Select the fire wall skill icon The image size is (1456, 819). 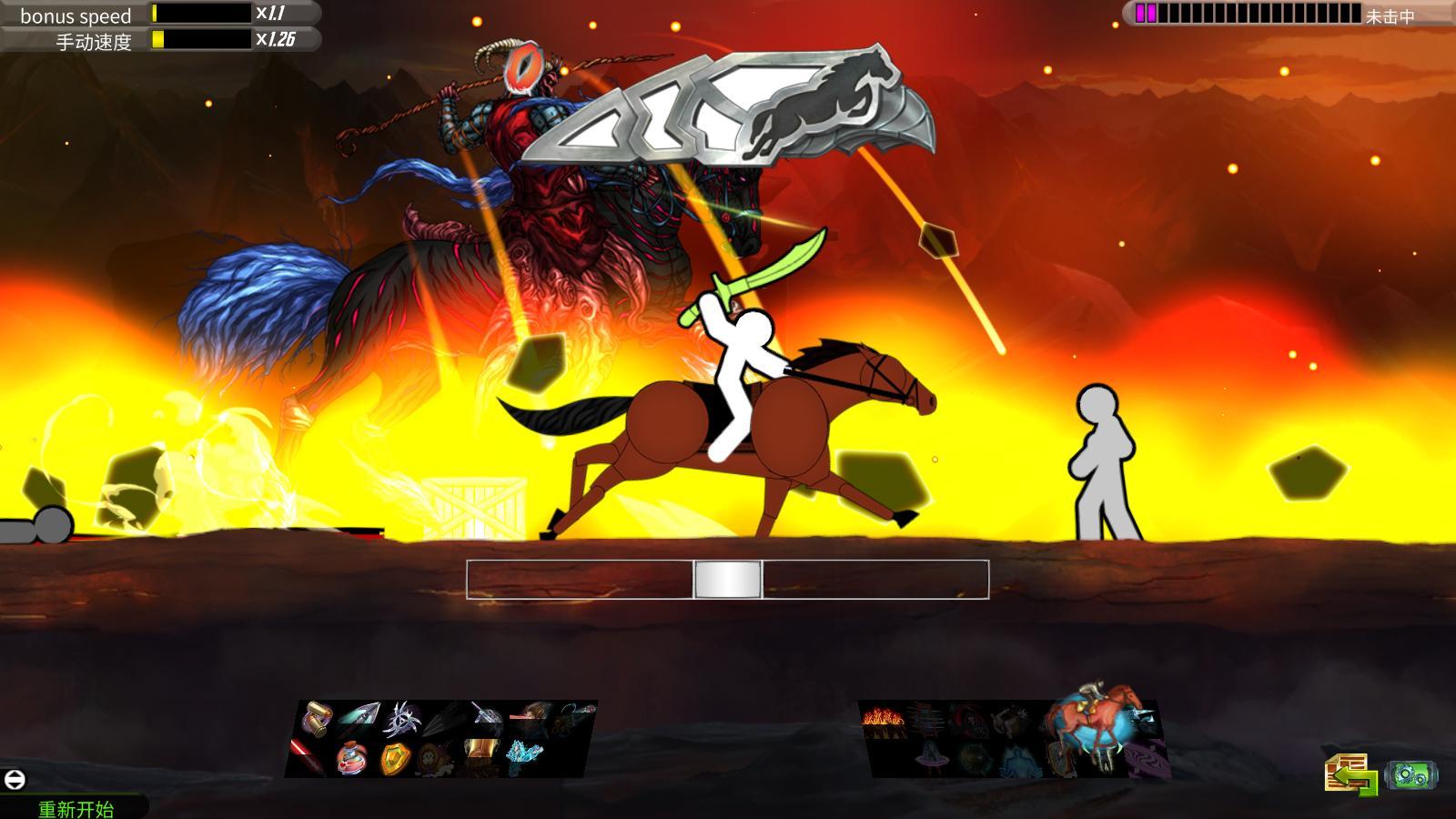pos(884,720)
